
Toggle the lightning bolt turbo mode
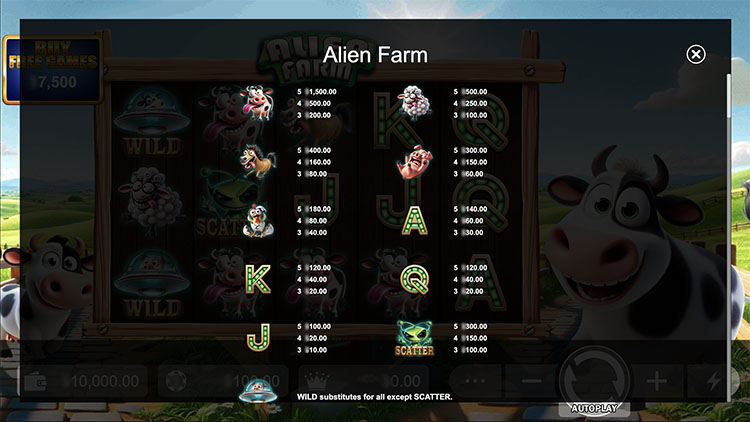click(x=713, y=381)
